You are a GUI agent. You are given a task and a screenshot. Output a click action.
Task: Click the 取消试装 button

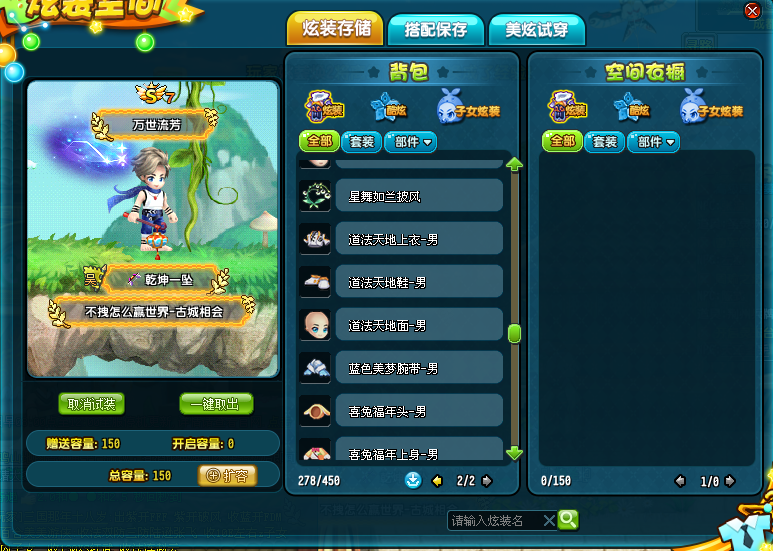pyautogui.click(x=92, y=404)
